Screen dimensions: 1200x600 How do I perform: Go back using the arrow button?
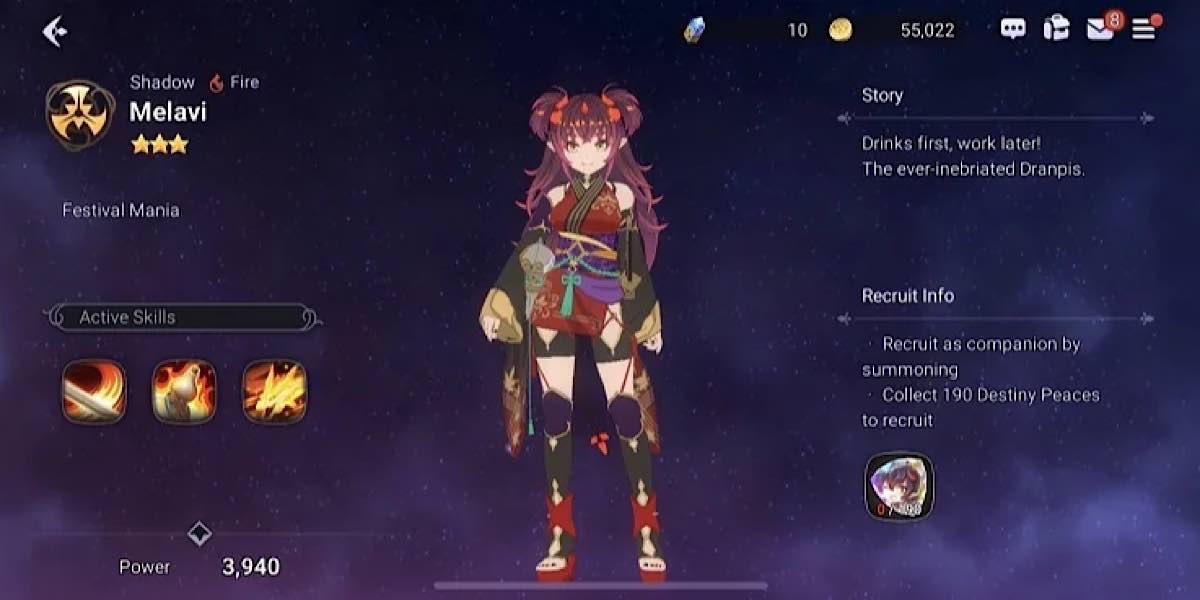pos(54,32)
